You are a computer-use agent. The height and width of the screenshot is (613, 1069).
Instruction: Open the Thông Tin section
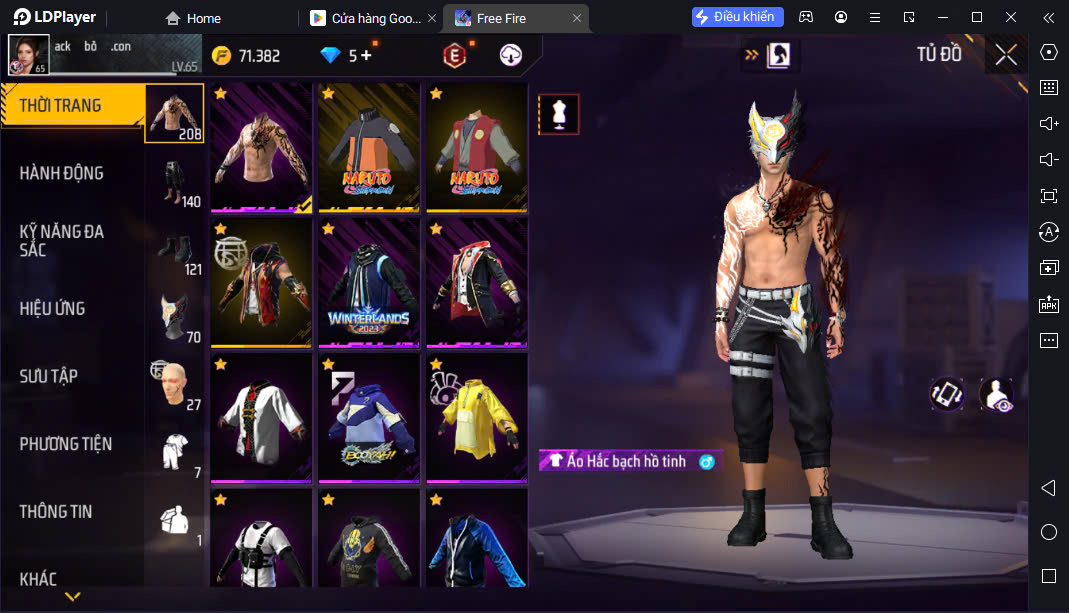point(56,511)
